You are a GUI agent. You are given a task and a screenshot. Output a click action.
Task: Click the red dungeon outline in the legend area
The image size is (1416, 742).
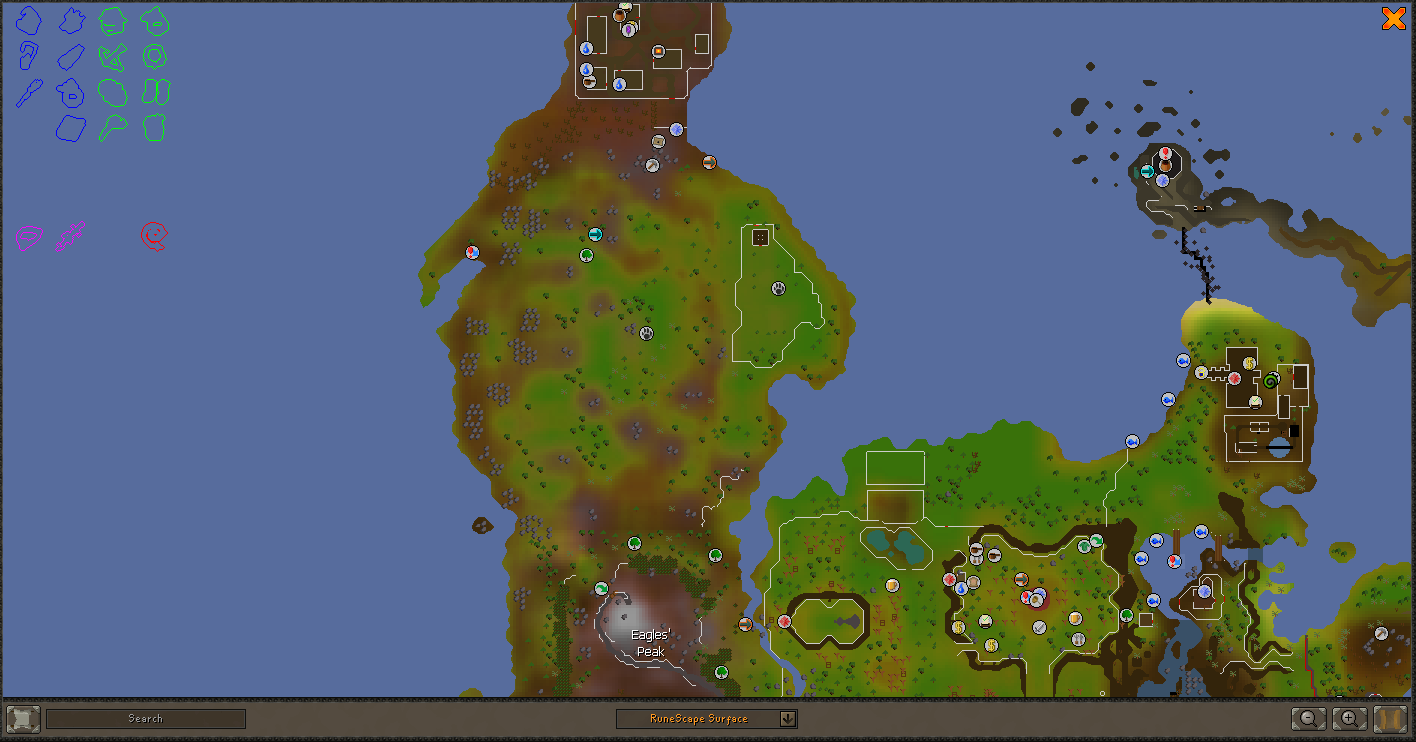click(x=155, y=236)
